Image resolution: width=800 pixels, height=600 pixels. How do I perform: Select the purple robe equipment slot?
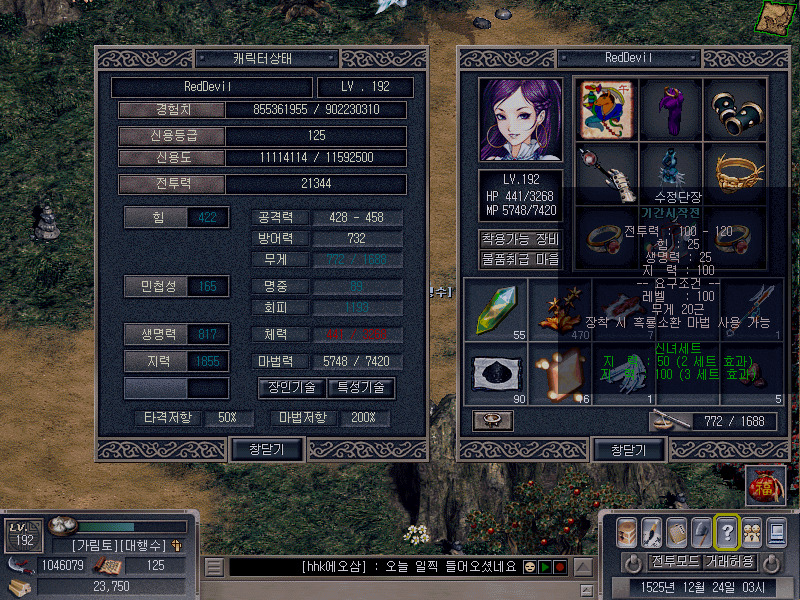pos(672,110)
